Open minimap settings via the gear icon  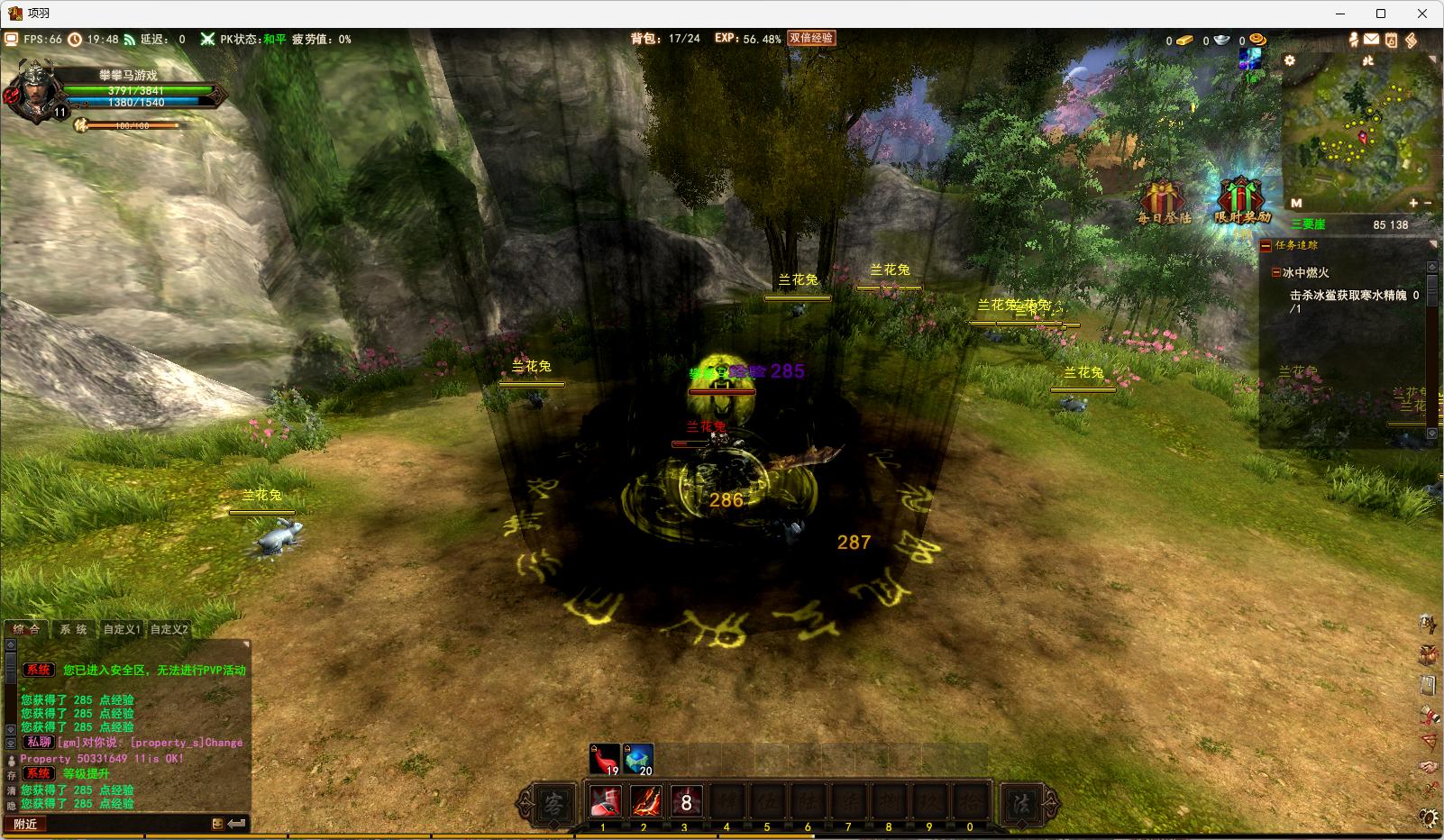point(1290,60)
